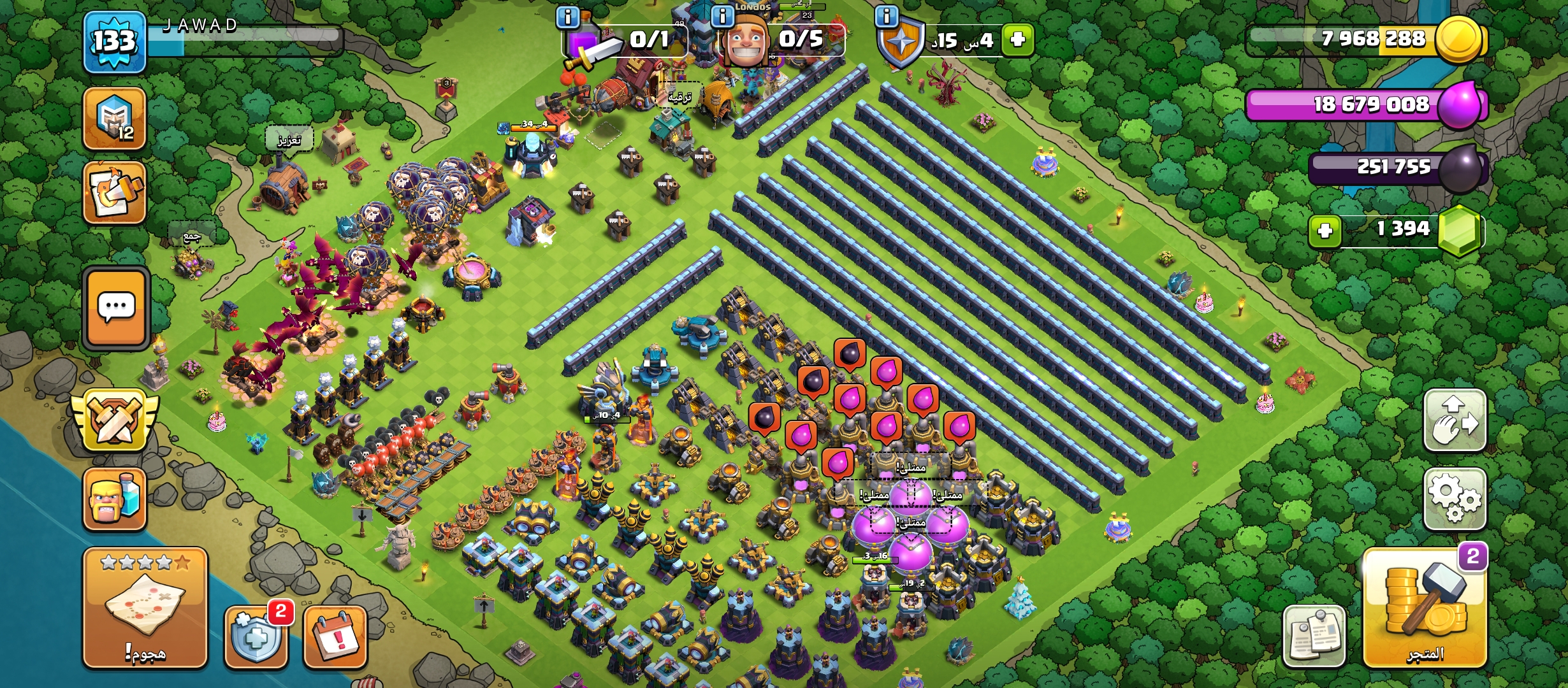Image resolution: width=1568 pixels, height=688 pixels.
Task: Open the flaming card tasks button
Action: click(115, 193)
